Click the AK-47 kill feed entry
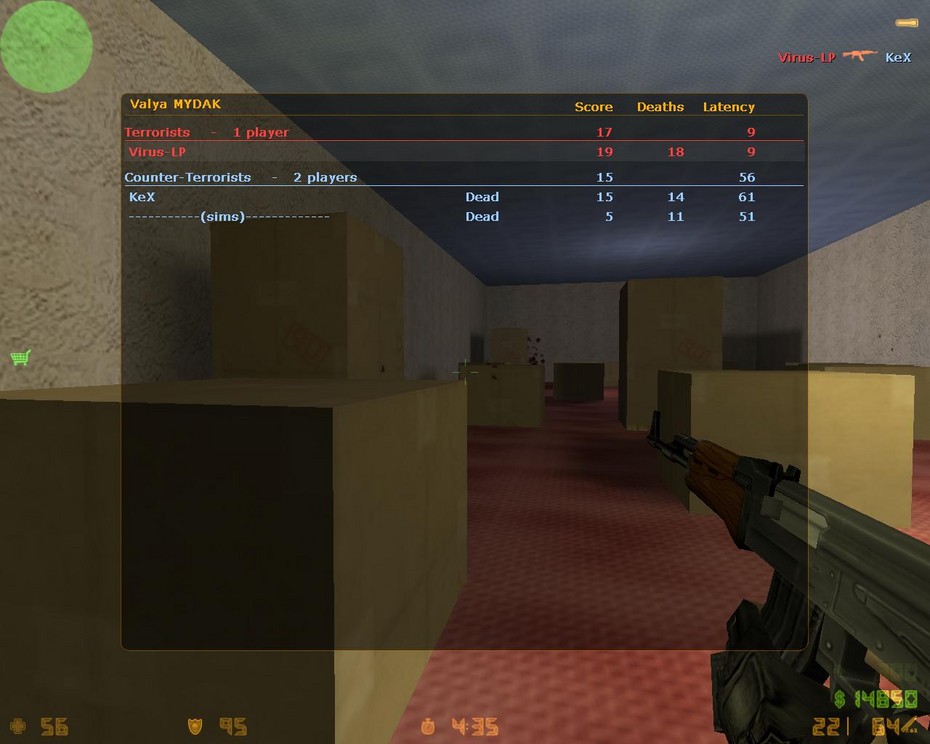Screen dimensions: 930x744 (x=859, y=56)
